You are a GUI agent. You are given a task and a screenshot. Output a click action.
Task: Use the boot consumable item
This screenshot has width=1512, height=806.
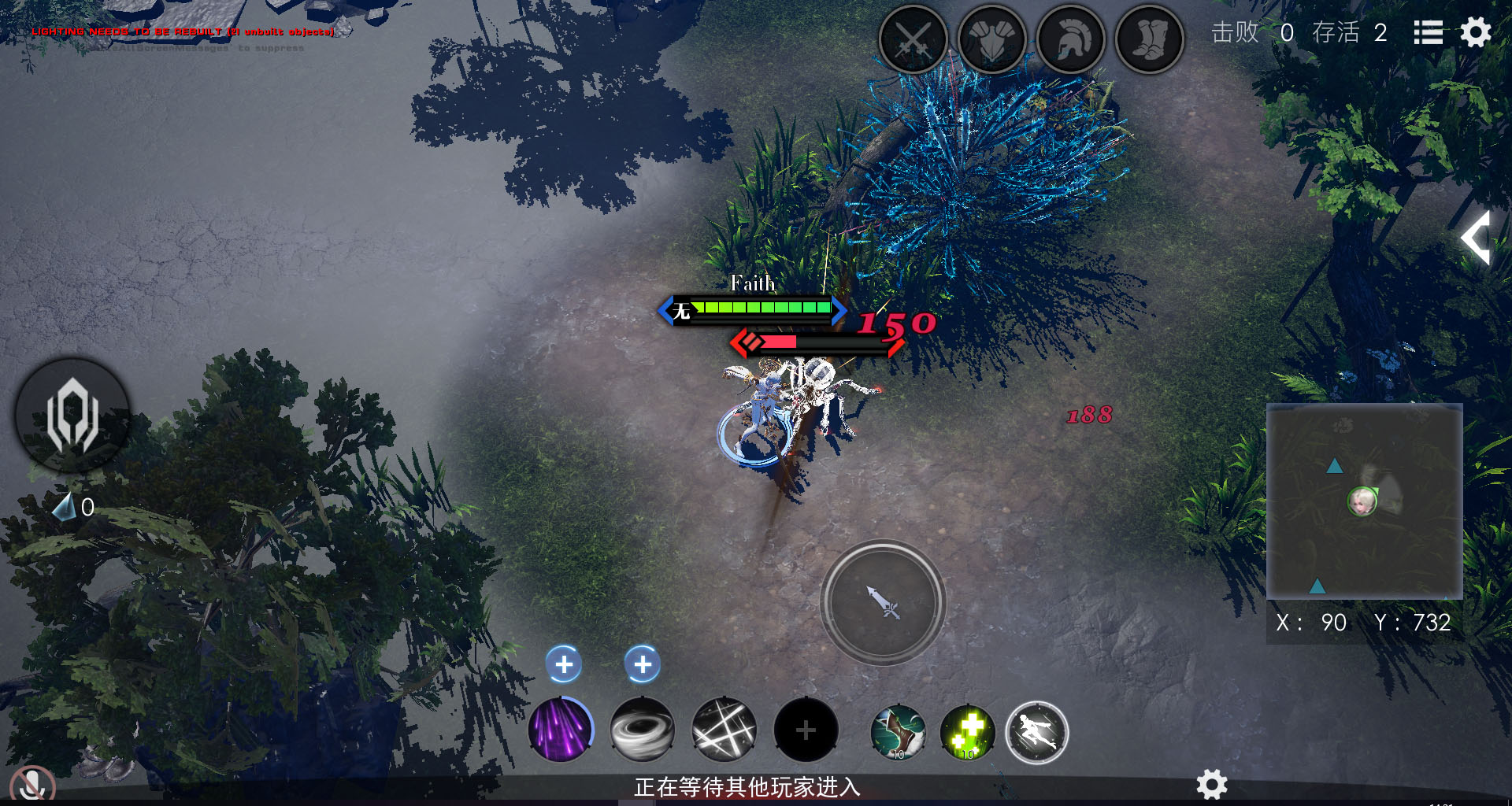click(898, 732)
